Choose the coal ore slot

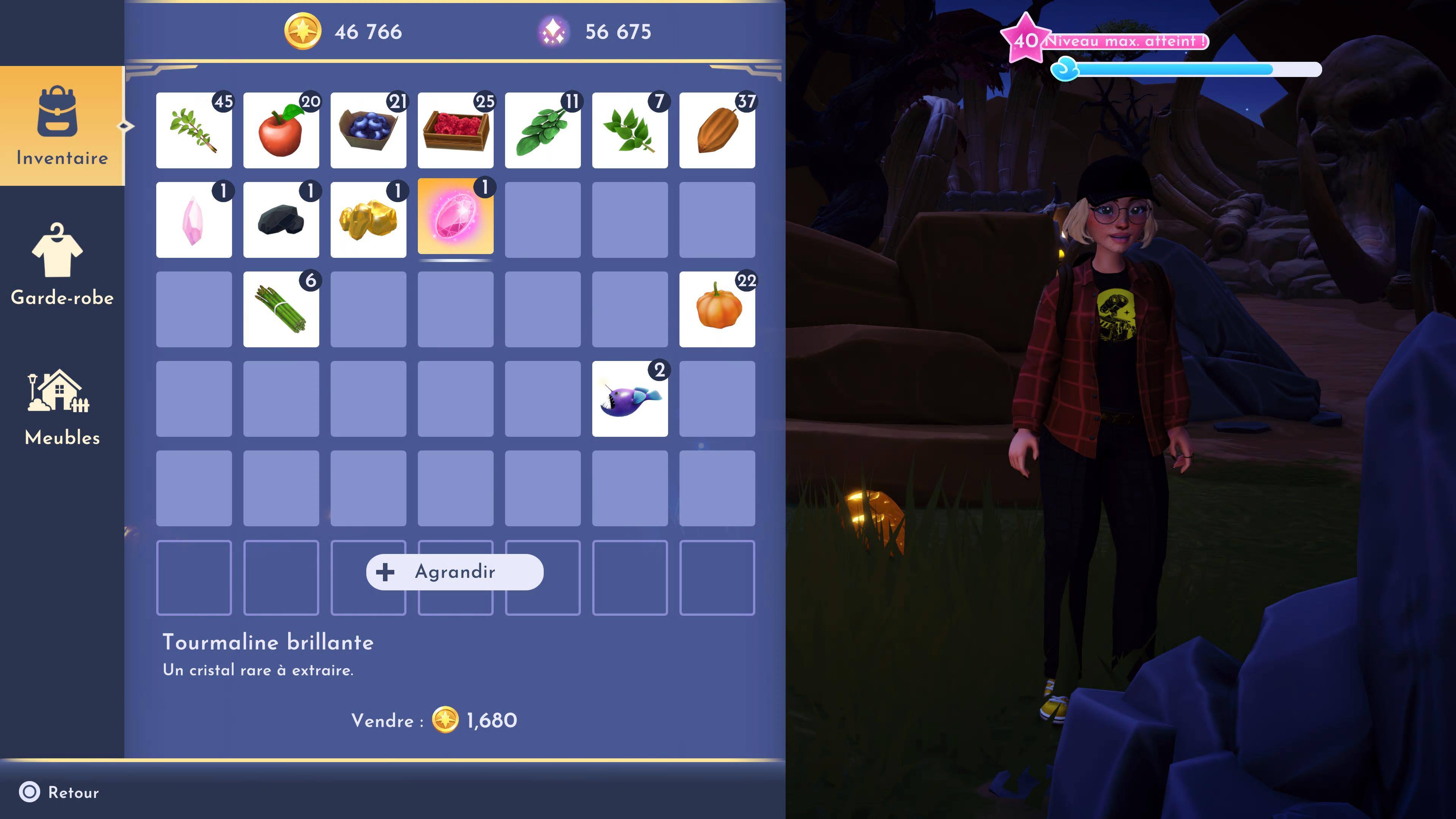[x=281, y=220]
